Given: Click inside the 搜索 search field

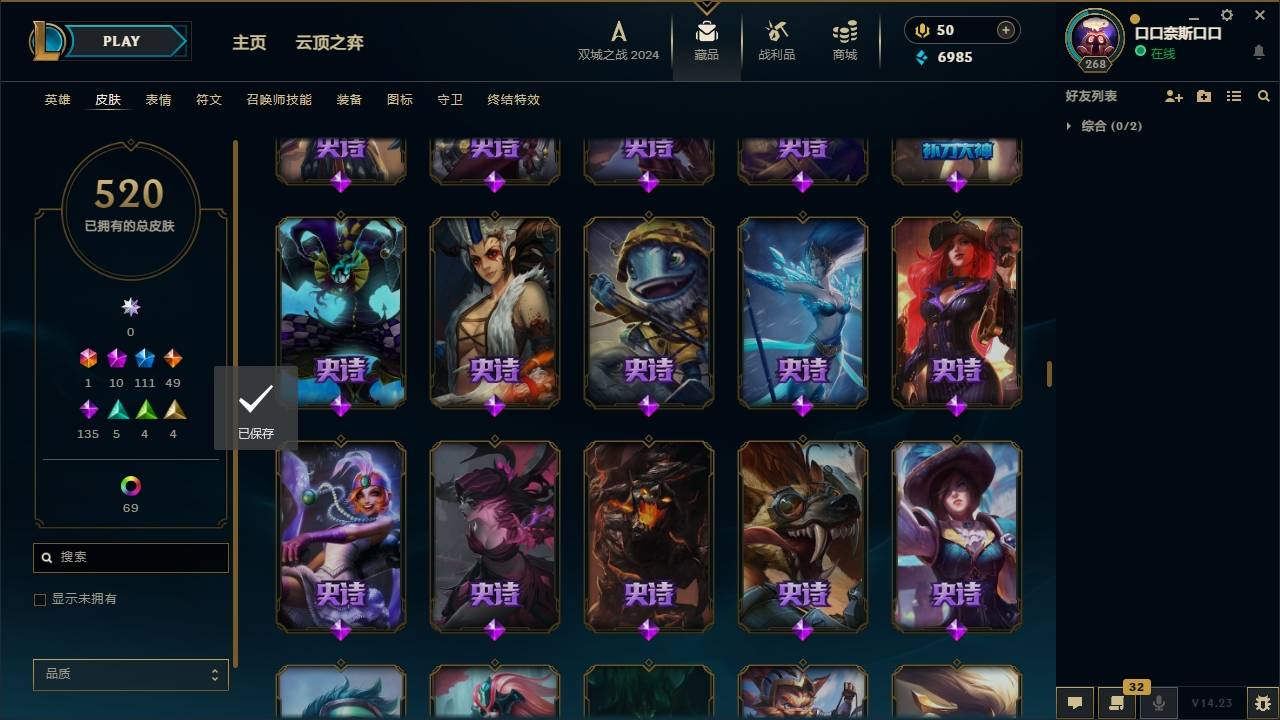Looking at the screenshot, I should click(x=130, y=557).
